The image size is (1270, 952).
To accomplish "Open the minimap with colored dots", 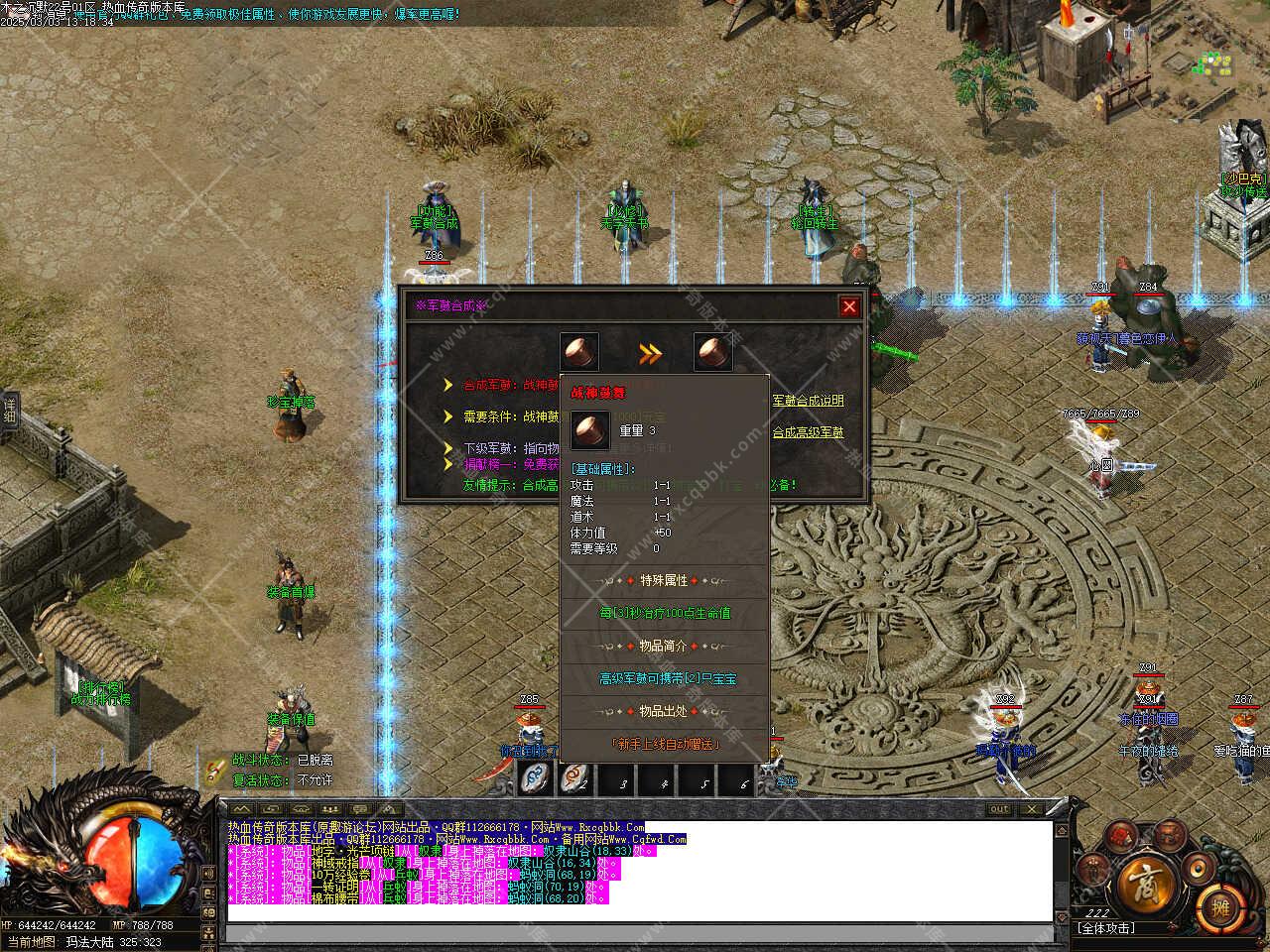I will (1214, 65).
